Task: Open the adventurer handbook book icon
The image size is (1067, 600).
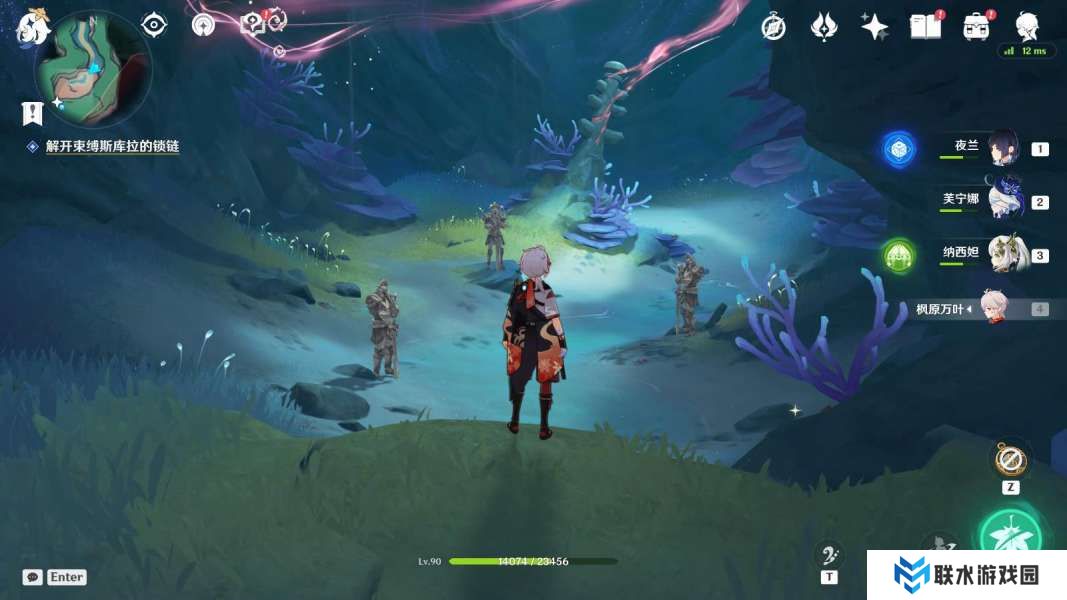Action: (x=925, y=27)
